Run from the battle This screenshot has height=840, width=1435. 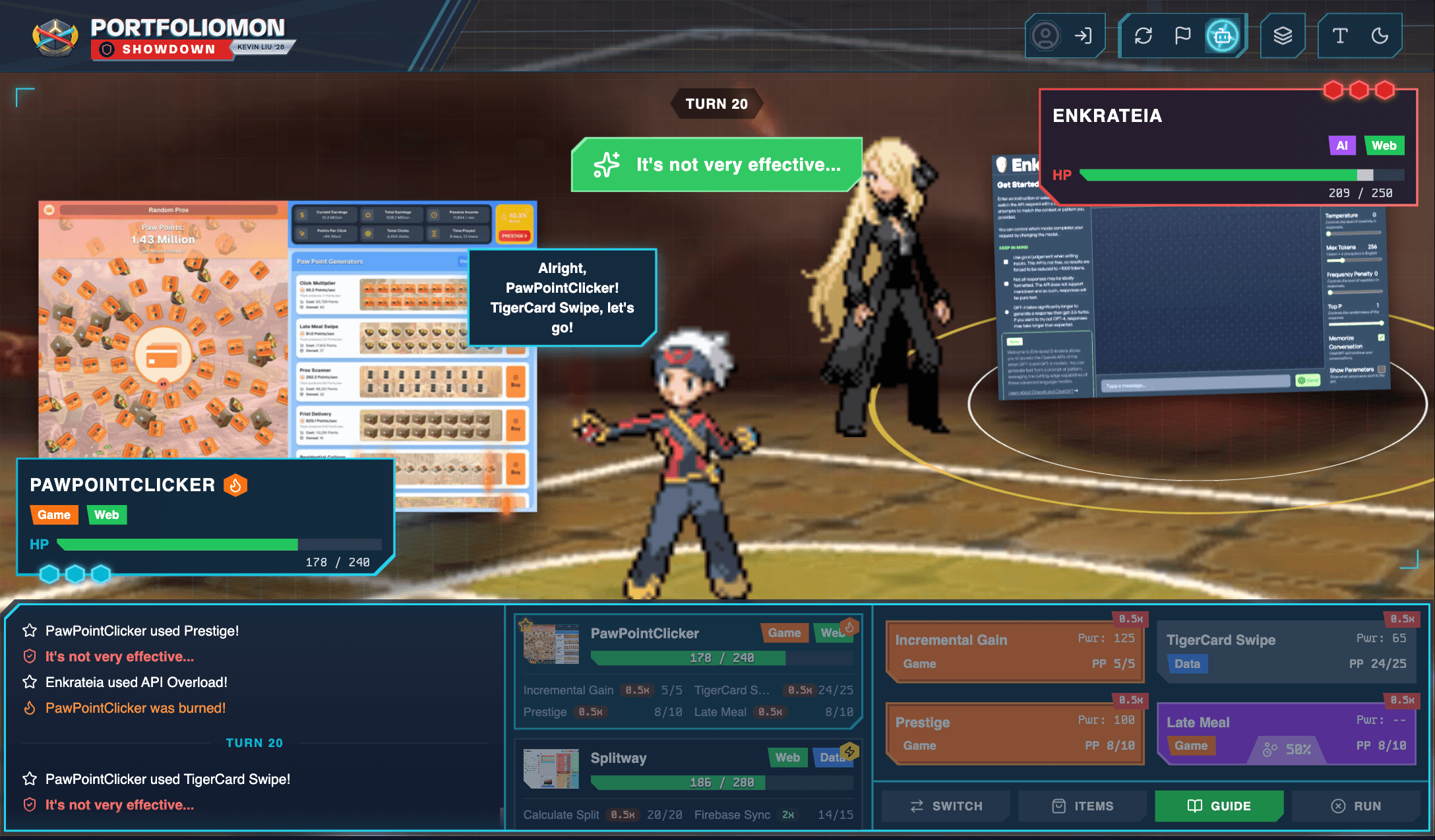pos(1356,806)
